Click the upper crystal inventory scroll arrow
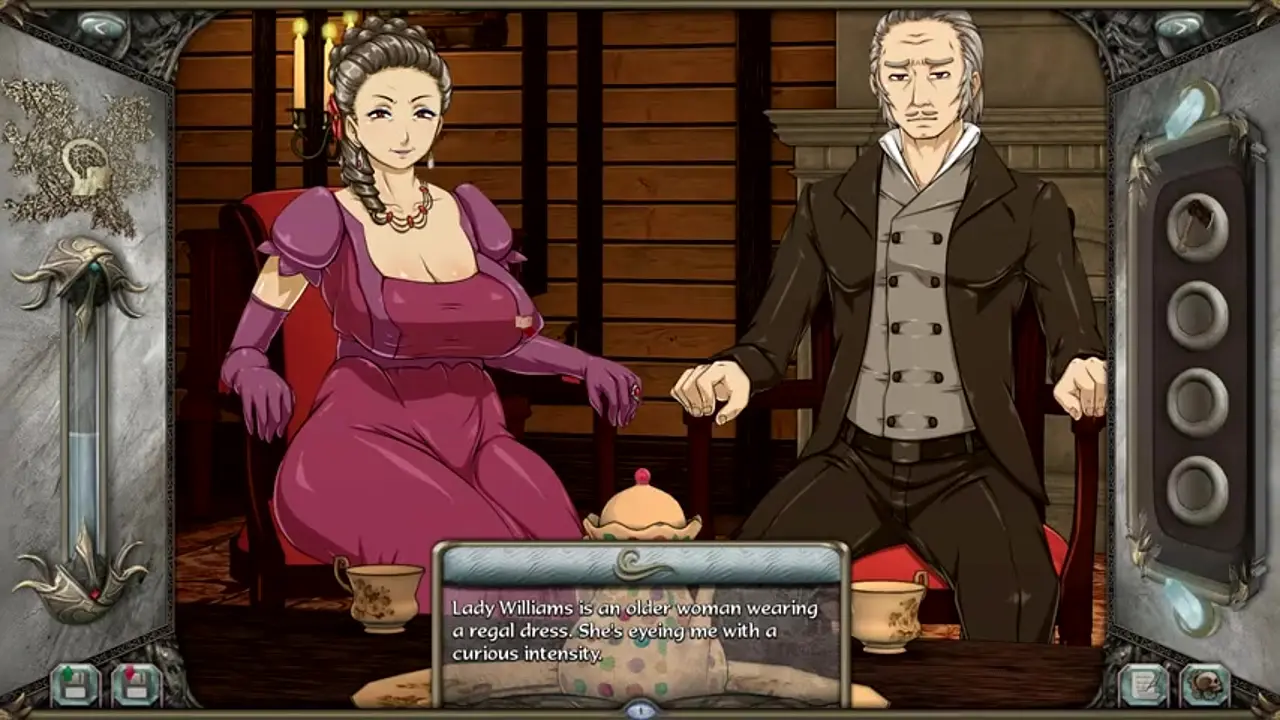This screenshot has width=1280, height=720. click(x=1190, y=110)
